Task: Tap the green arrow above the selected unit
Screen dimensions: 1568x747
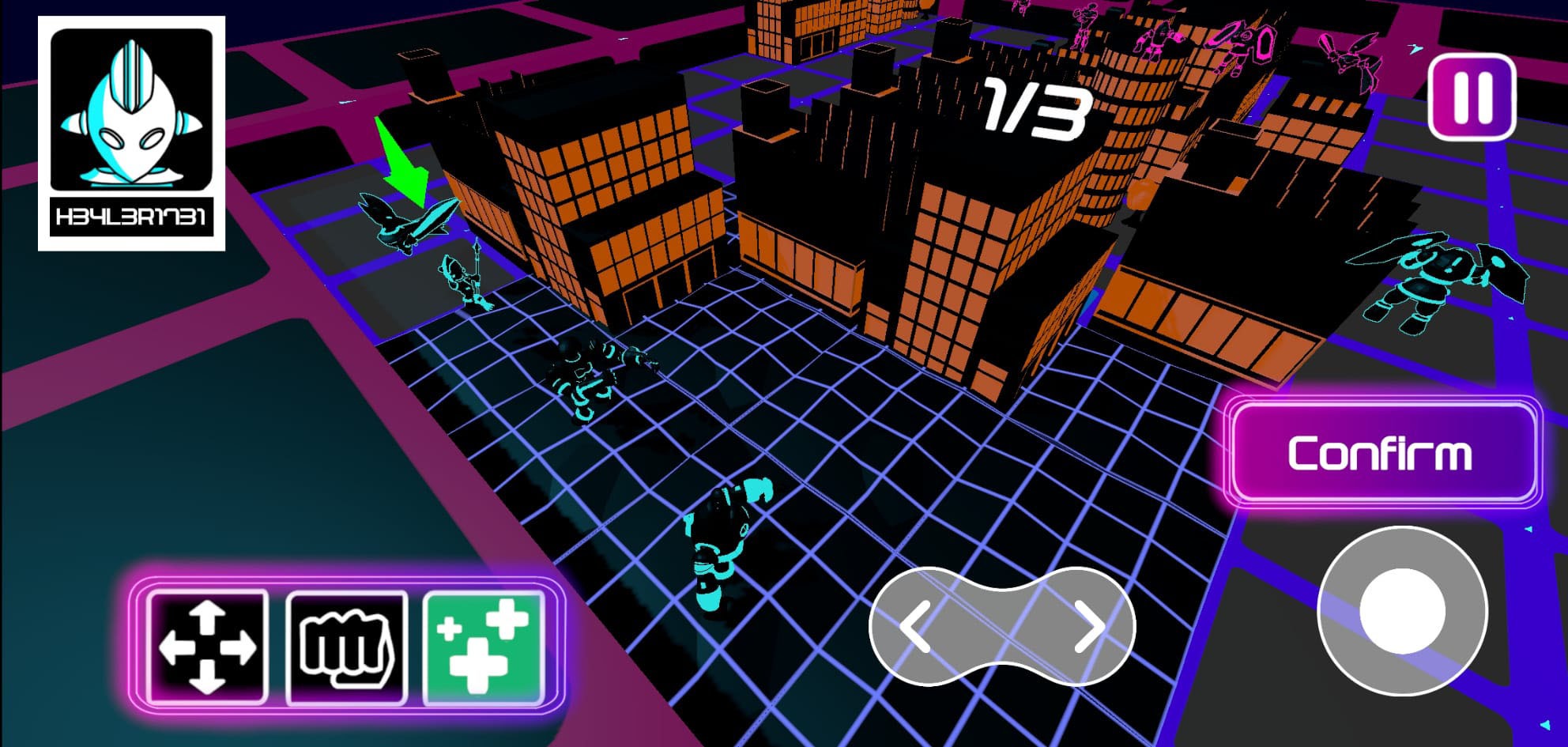Action: pyautogui.click(x=403, y=162)
